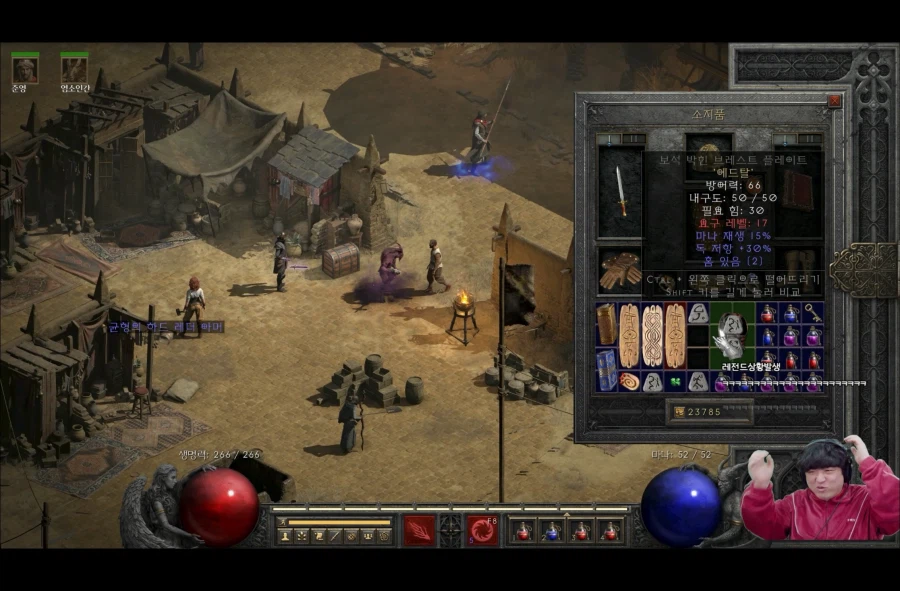Select the mercenary portrait 준영
The height and width of the screenshot is (591, 900).
pyautogui.click(x=25, y=69)
